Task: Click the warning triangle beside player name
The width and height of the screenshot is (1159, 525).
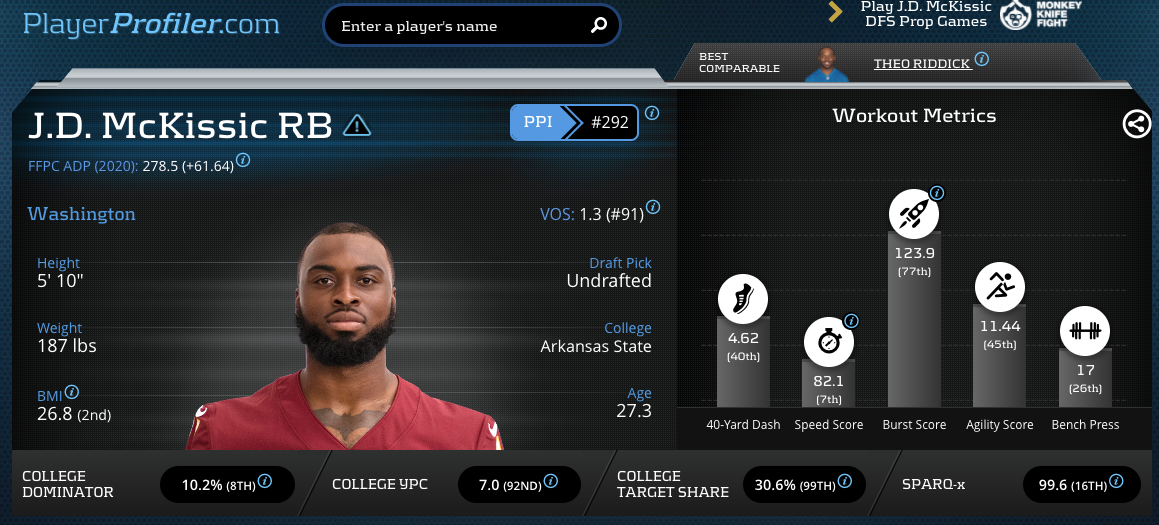Action: click(x=357, y=125)
